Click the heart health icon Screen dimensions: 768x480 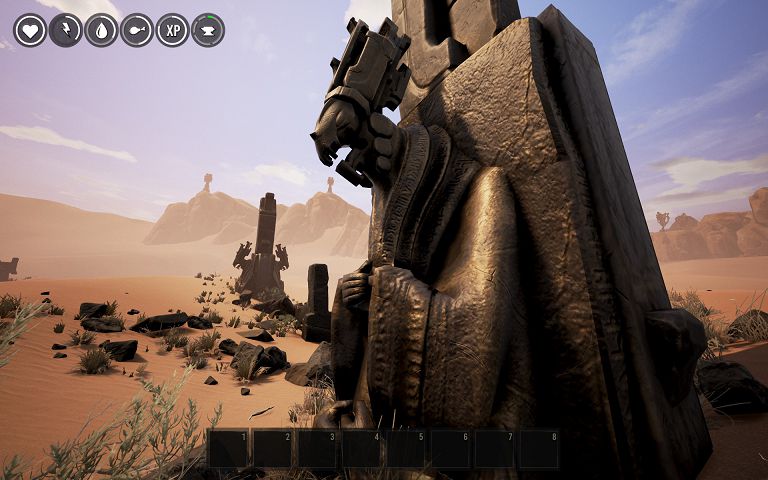30,30
